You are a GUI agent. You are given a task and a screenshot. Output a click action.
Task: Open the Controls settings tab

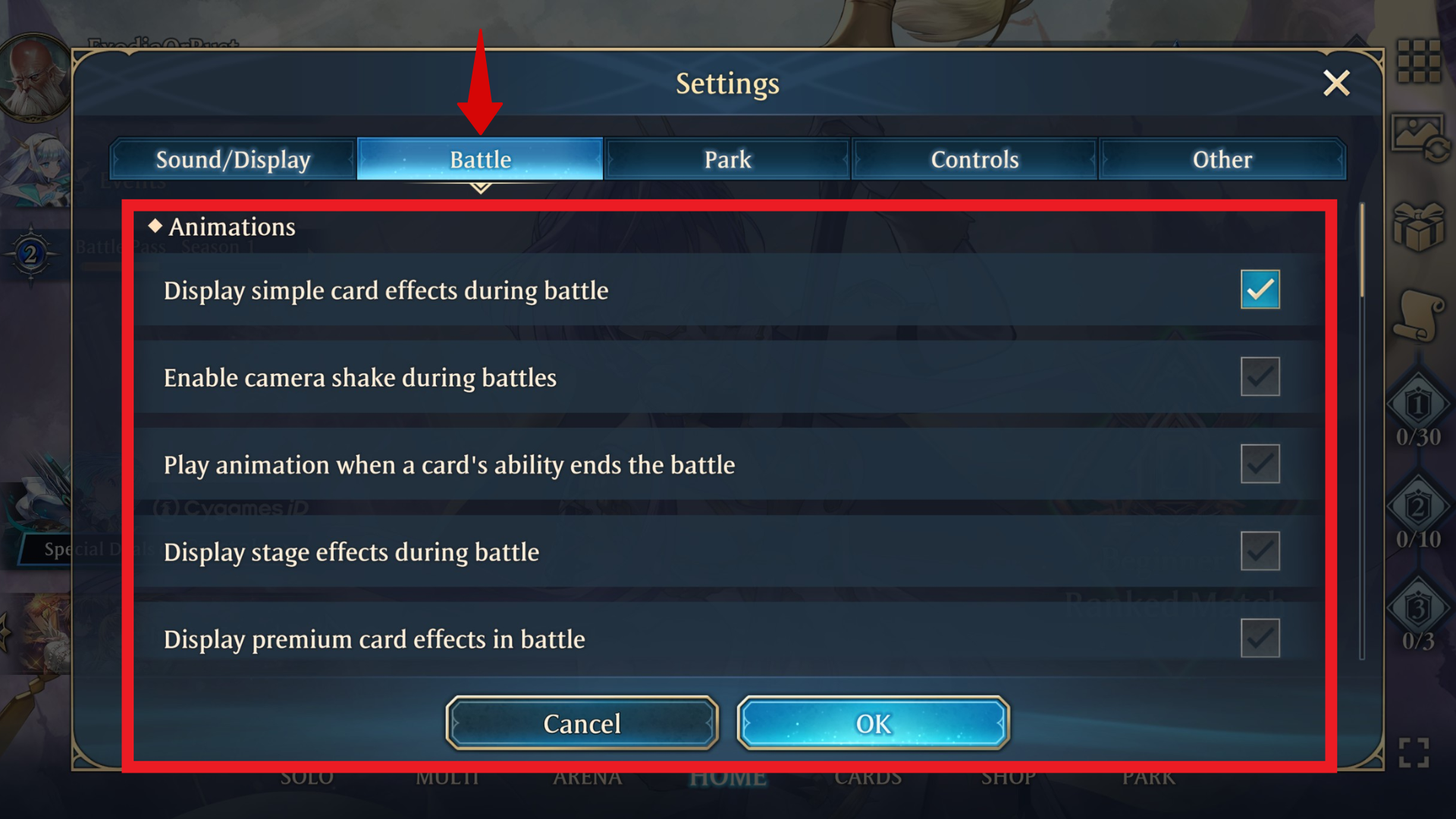(974, 159)
